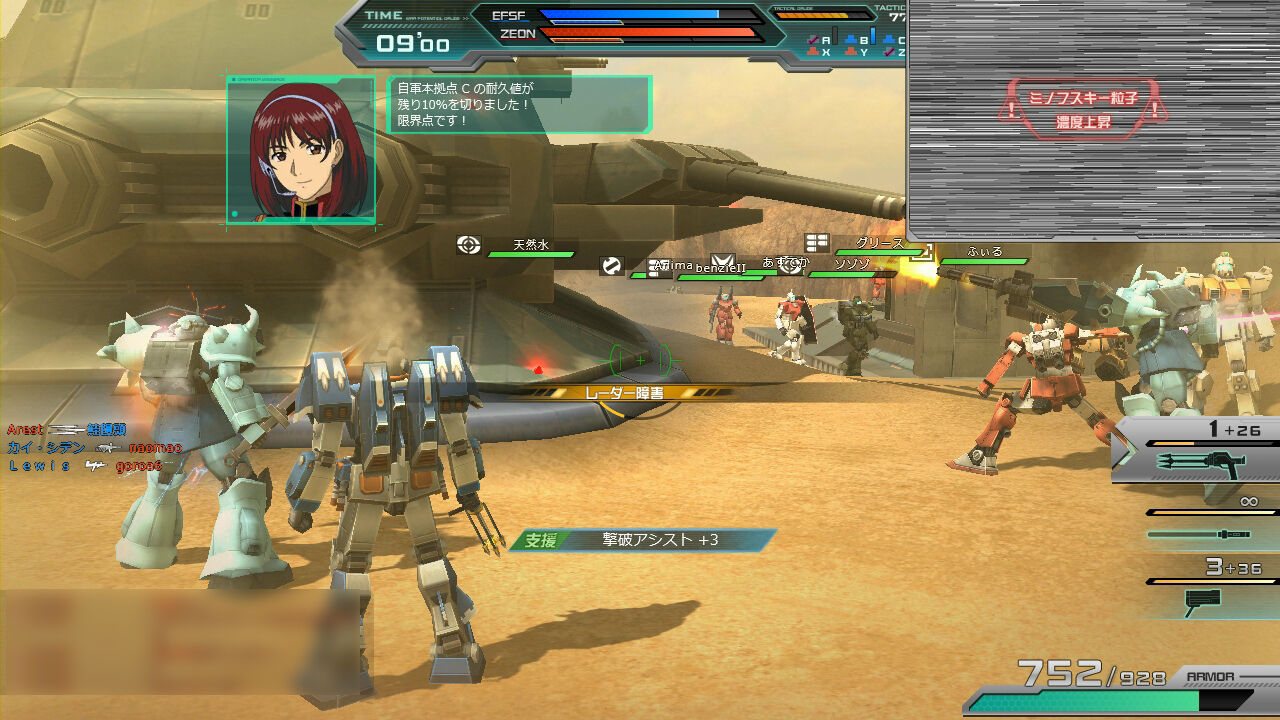Image resolution: width=1280 pixels, height=720 pixels.
Task: Click the blurred chat box panel
Action: [x=185, y=640]
